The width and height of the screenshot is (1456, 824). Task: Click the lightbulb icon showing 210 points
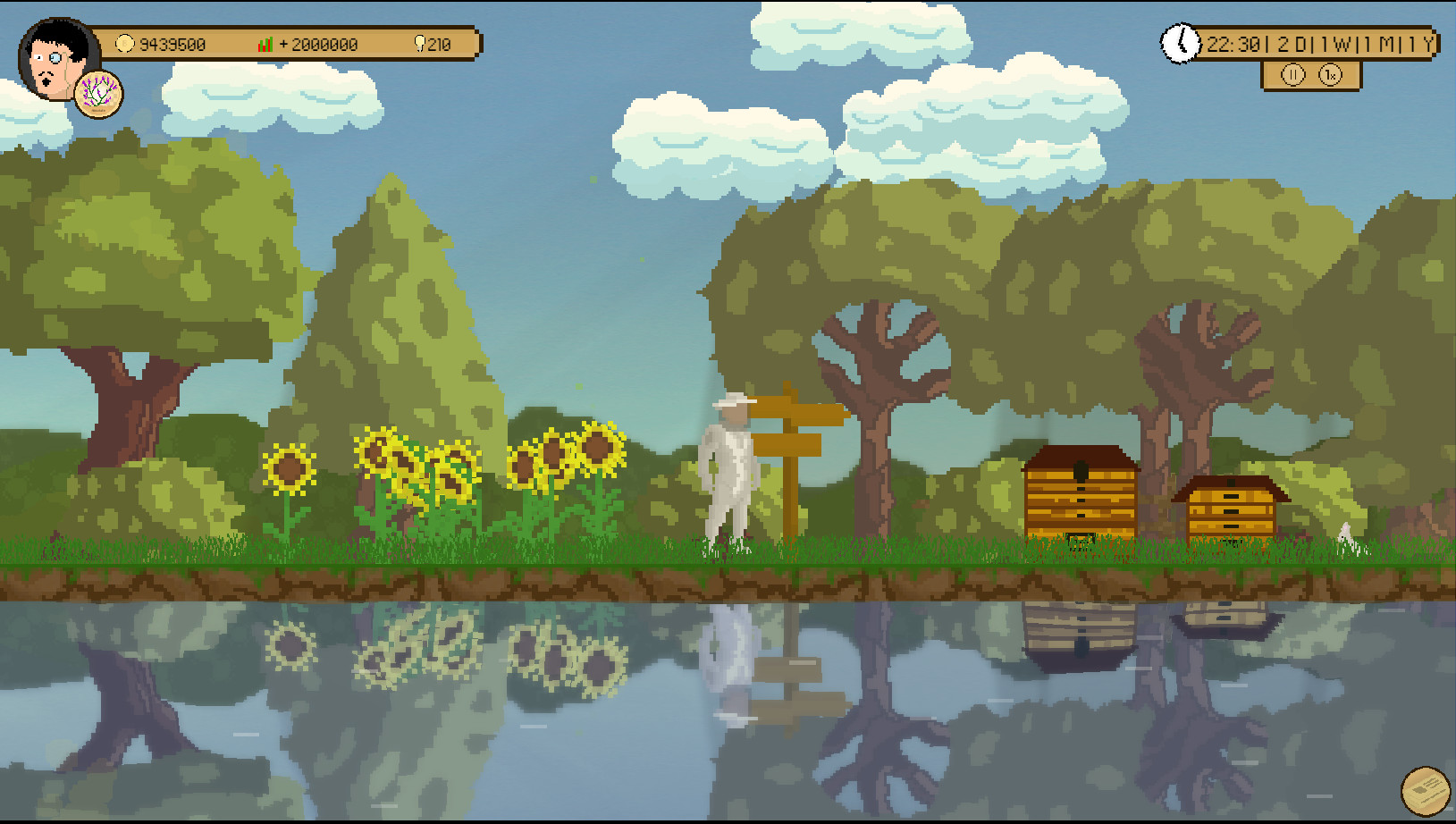[420, 43]
